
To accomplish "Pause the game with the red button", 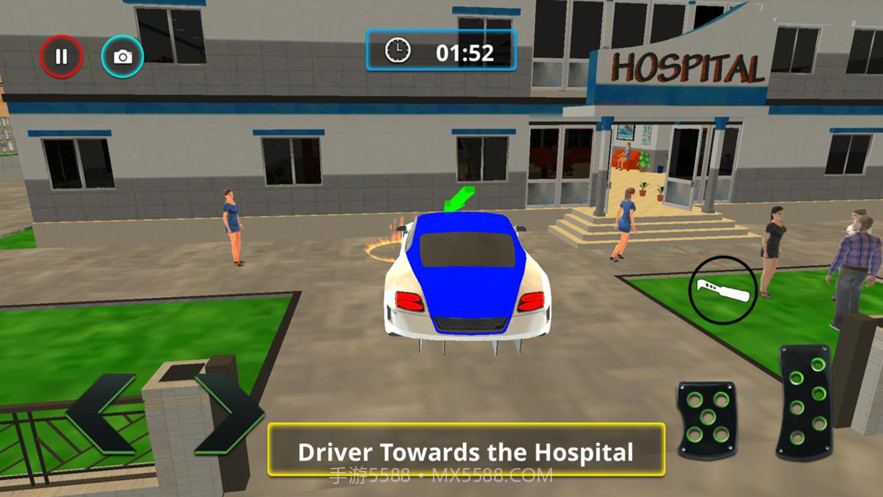I will click(x=61, y=57).
